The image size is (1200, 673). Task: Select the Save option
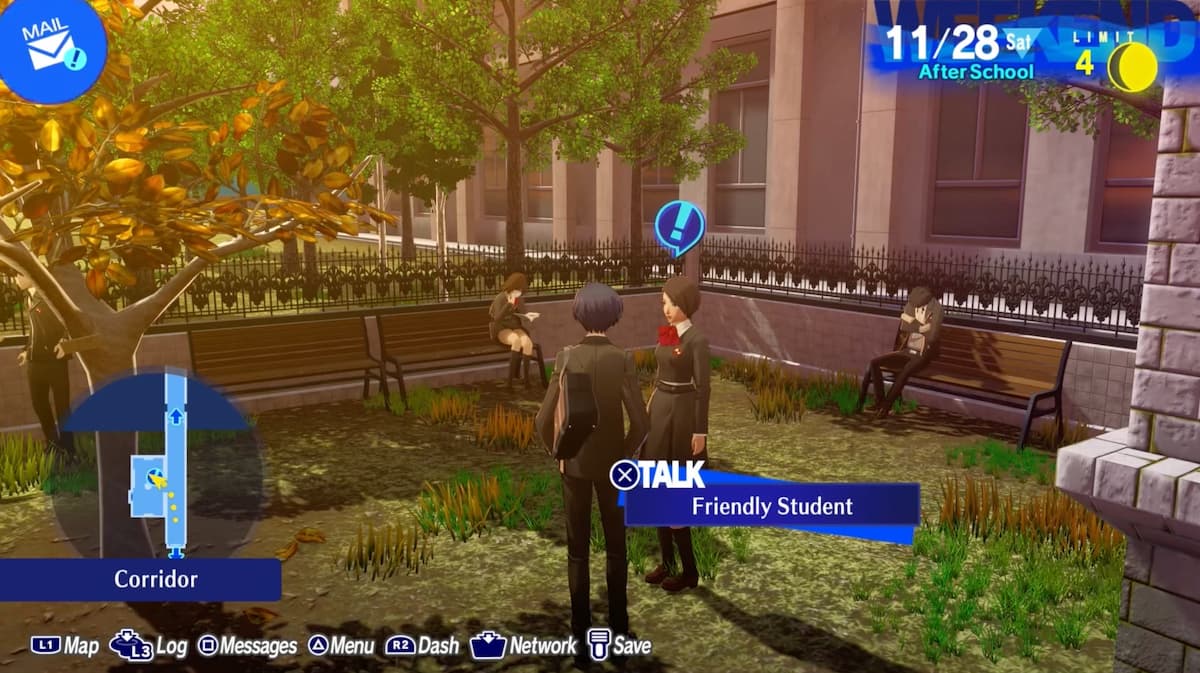619,646
